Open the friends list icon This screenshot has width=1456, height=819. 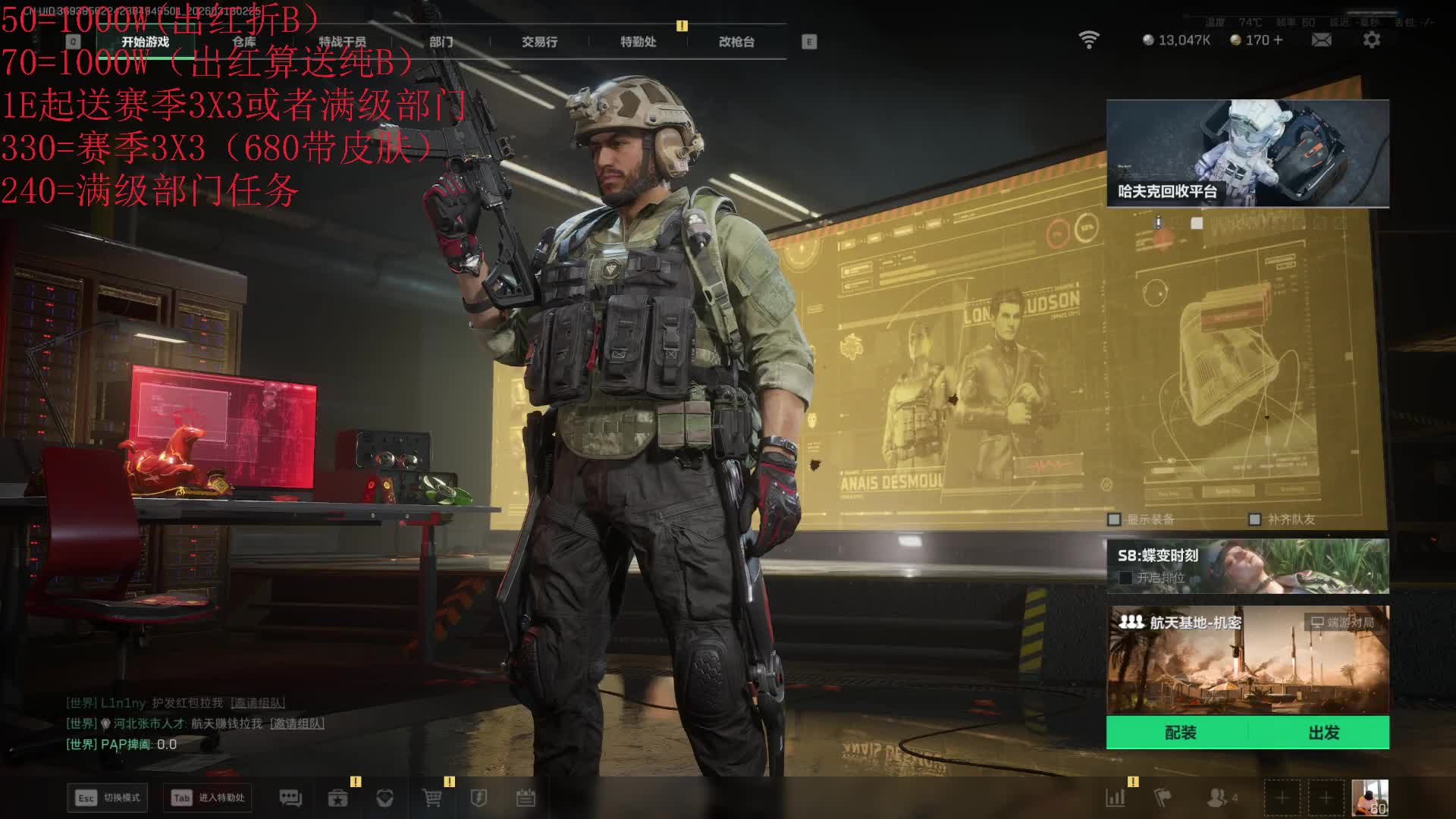pyautogui.click(x=1217, y=798)
